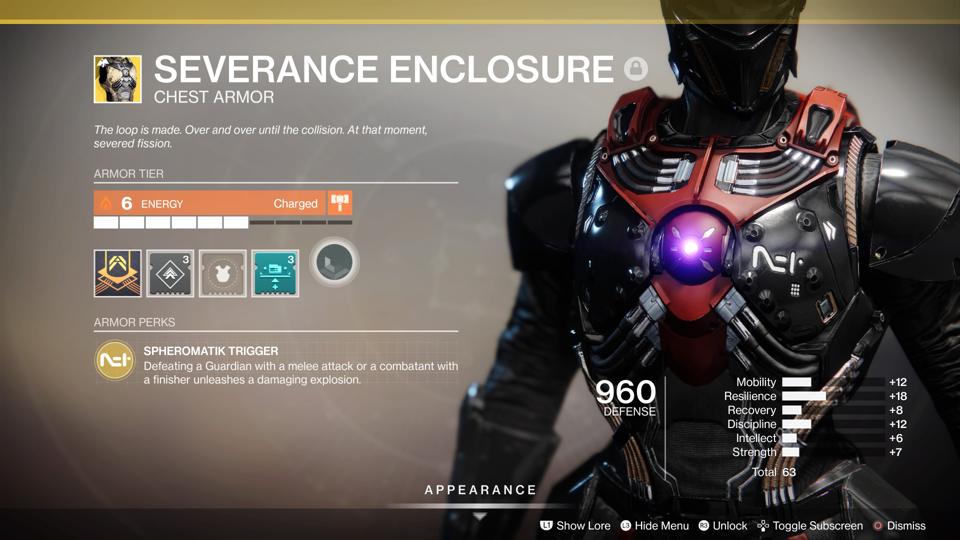This screenshot has height=540, width=960.
Task: Select the Severance Enclosure item icon
Action: click(117, 79)
